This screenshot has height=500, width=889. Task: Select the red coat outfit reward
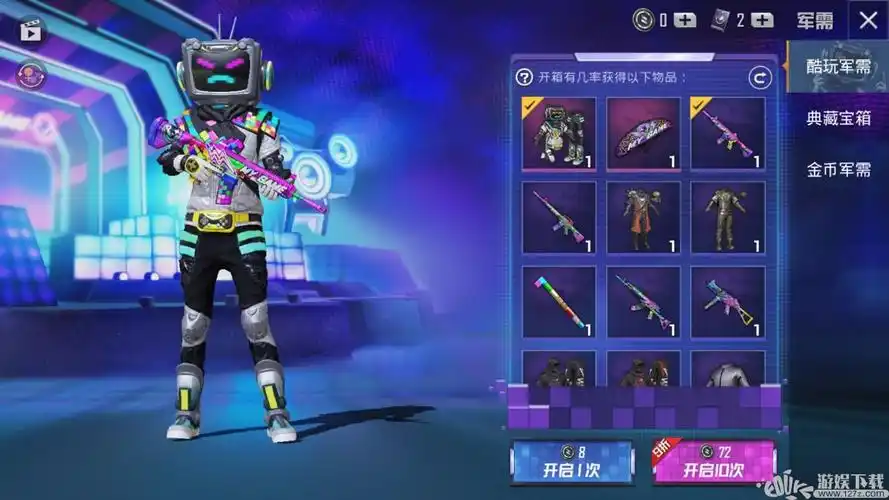643,217
